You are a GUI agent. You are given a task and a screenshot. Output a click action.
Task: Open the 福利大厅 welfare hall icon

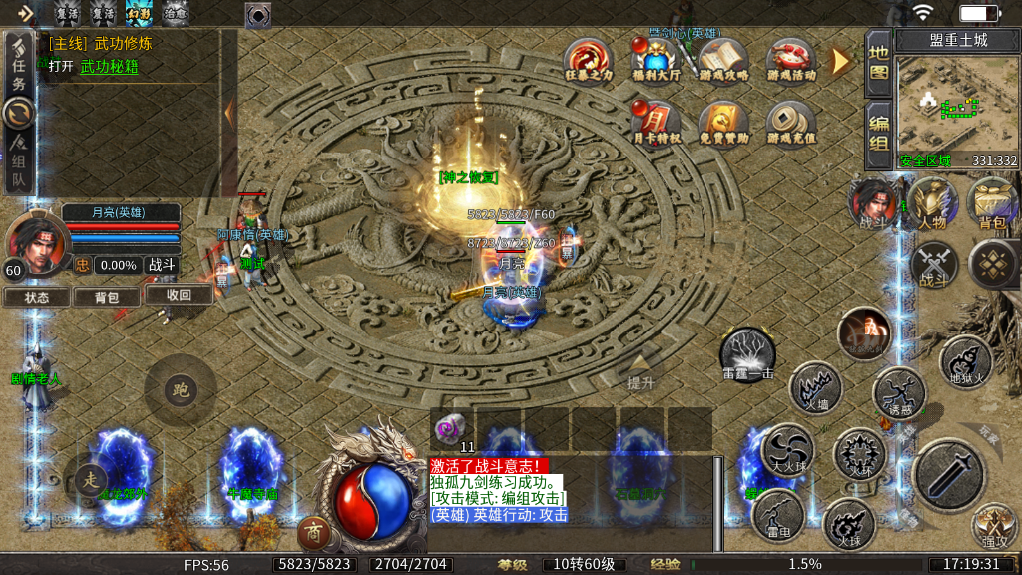pos(656,60)
